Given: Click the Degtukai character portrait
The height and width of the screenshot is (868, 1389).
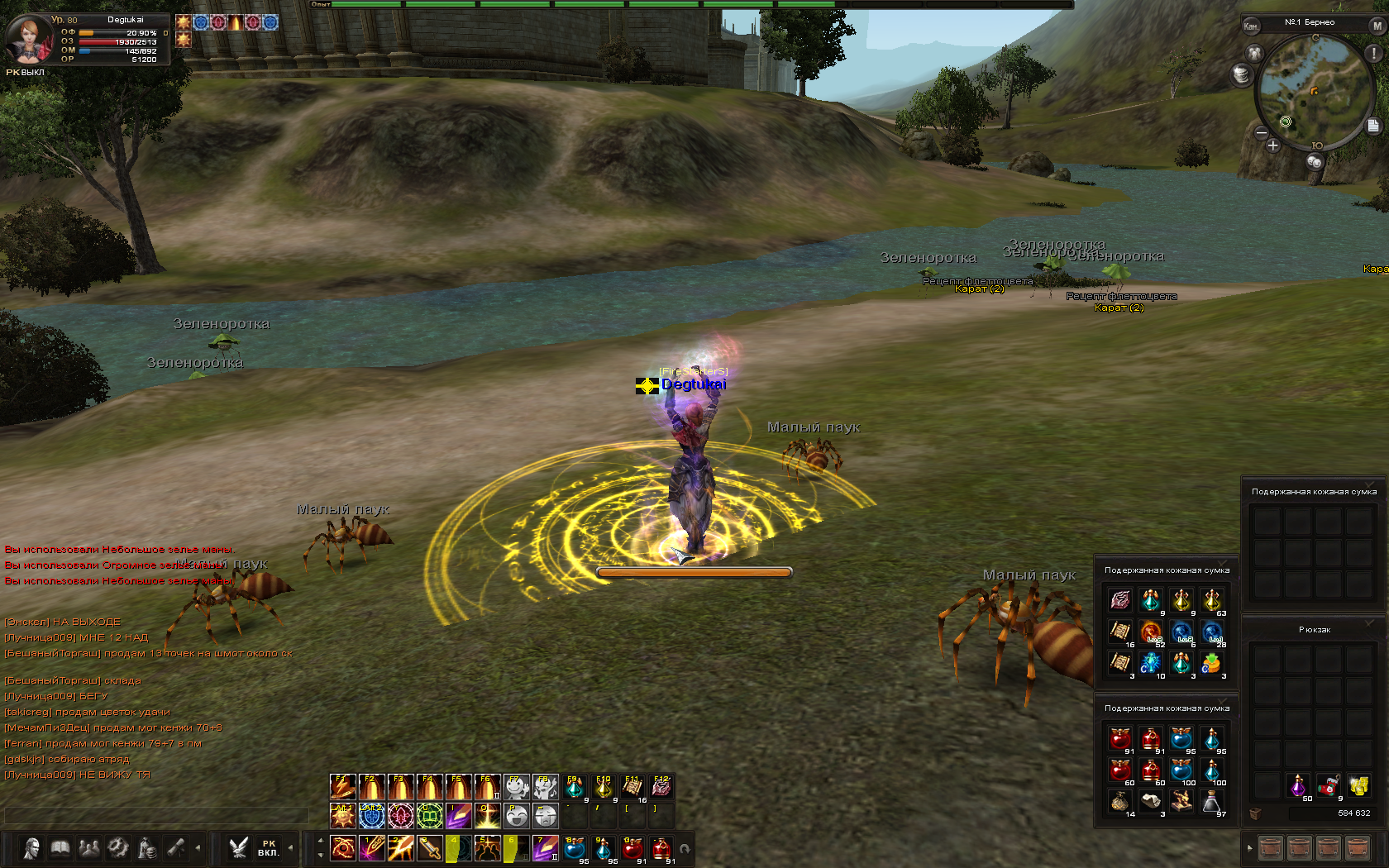Looking at the screenshot, I should coord(29,38).
